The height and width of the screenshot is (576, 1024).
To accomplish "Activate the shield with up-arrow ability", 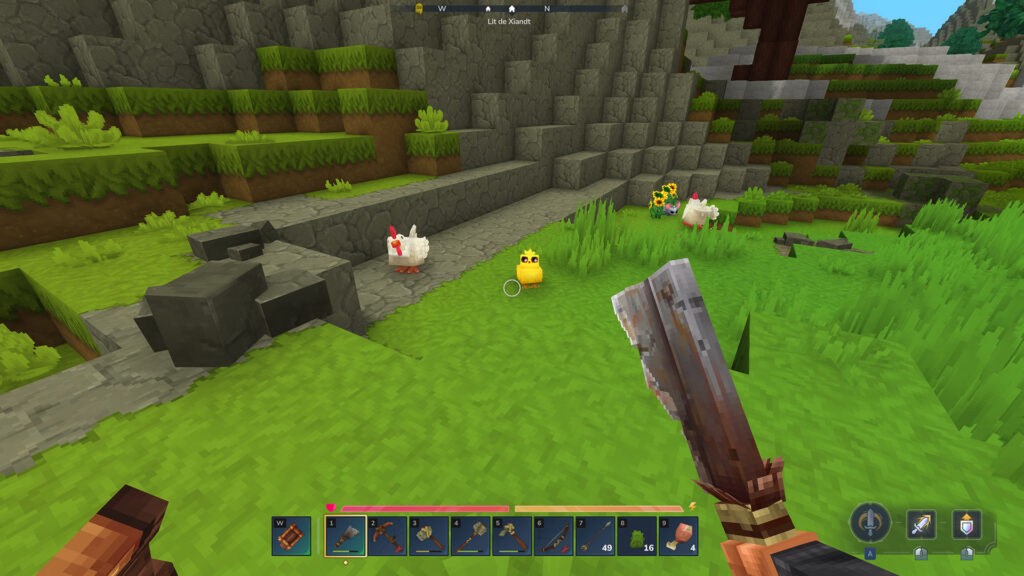I will (966, 524).
